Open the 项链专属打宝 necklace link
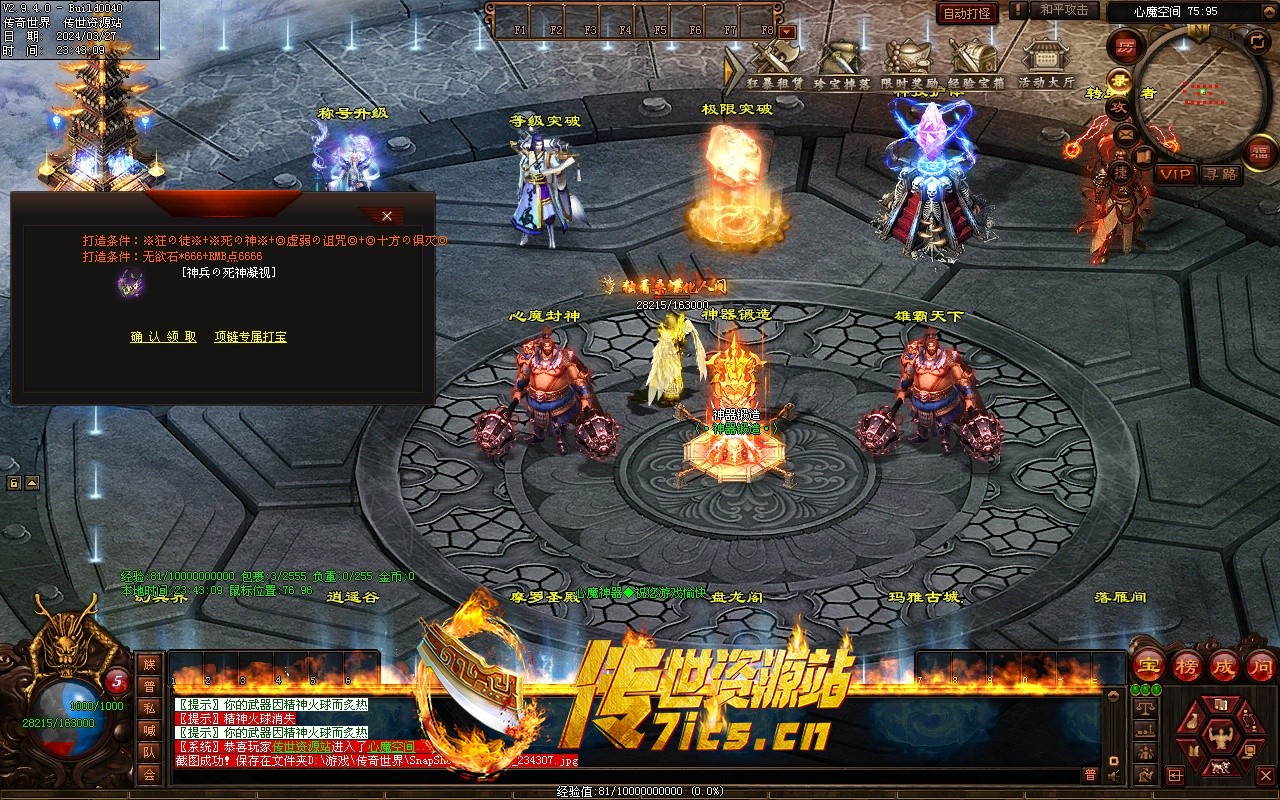This screenshot has height=800, width=1280. (x=250, y=337)
